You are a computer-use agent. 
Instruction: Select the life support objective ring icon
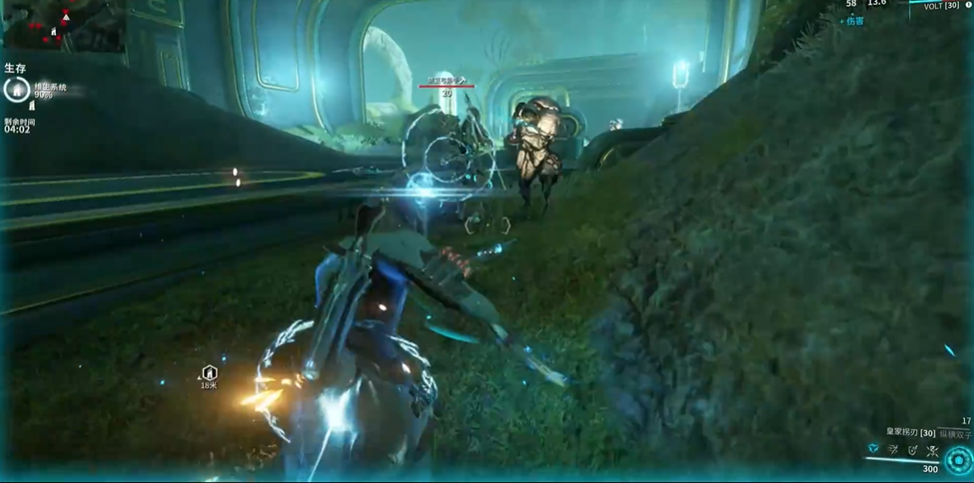(16, 90)
